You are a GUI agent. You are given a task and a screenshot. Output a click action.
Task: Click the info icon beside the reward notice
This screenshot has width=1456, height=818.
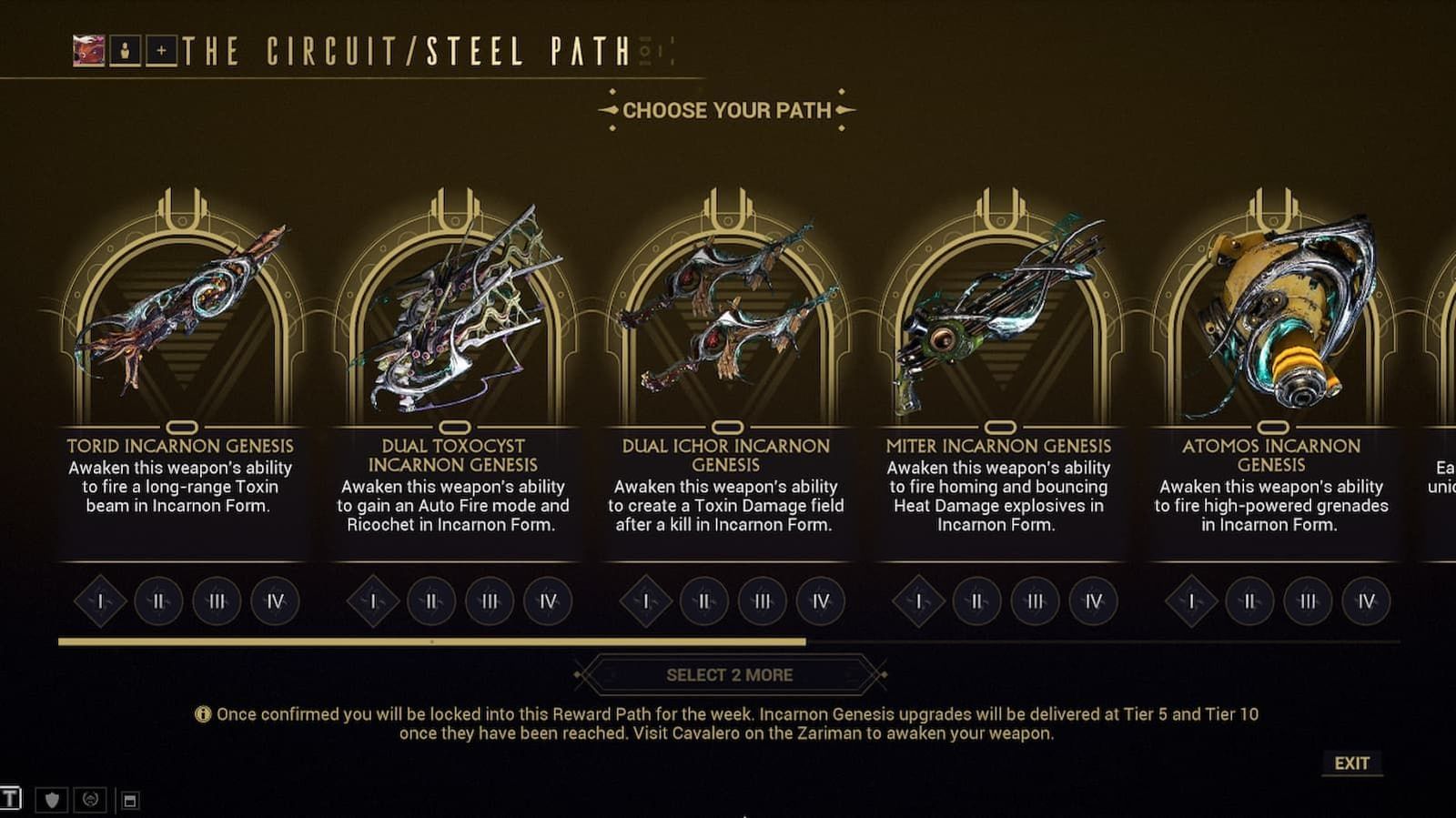click(205, 715)
